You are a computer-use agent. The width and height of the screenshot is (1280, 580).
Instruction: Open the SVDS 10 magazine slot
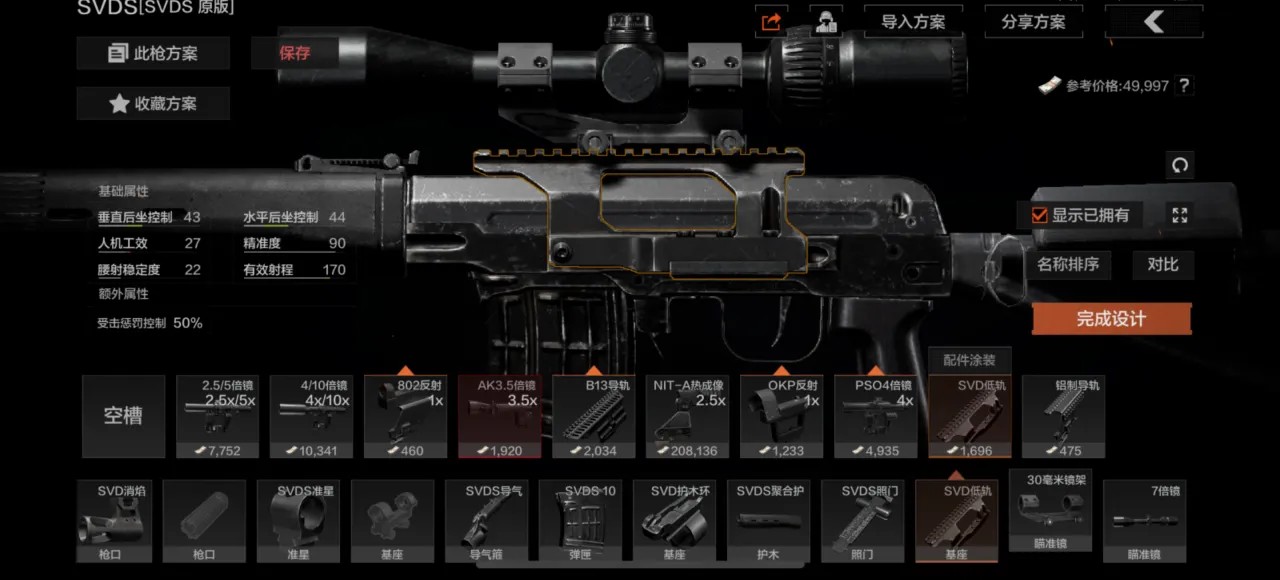pyautogui.click(x=580, y=520)
